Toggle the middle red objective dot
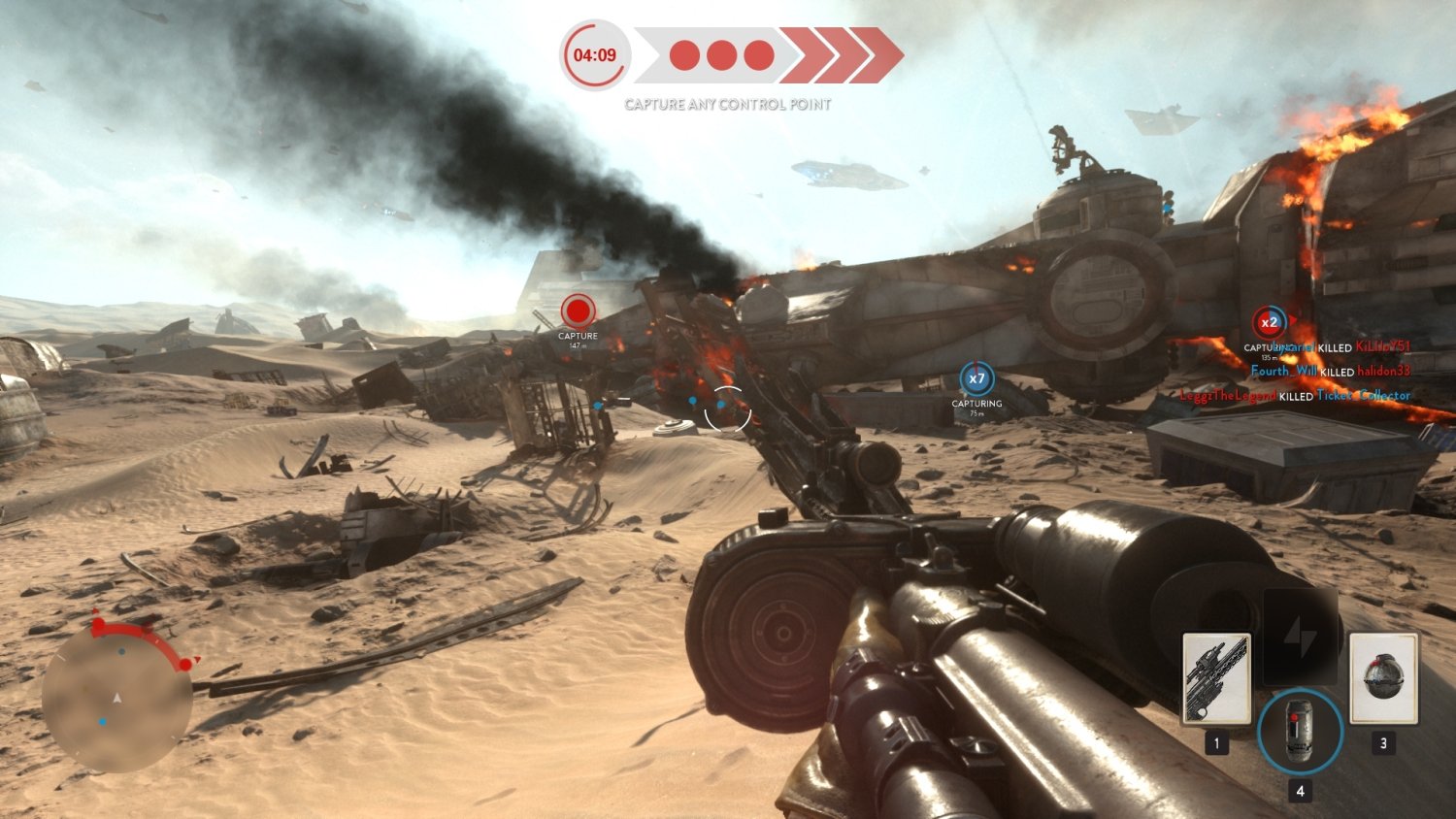Image resolution: width=1456 pixels, height=819 pixels. pos(721,55)
